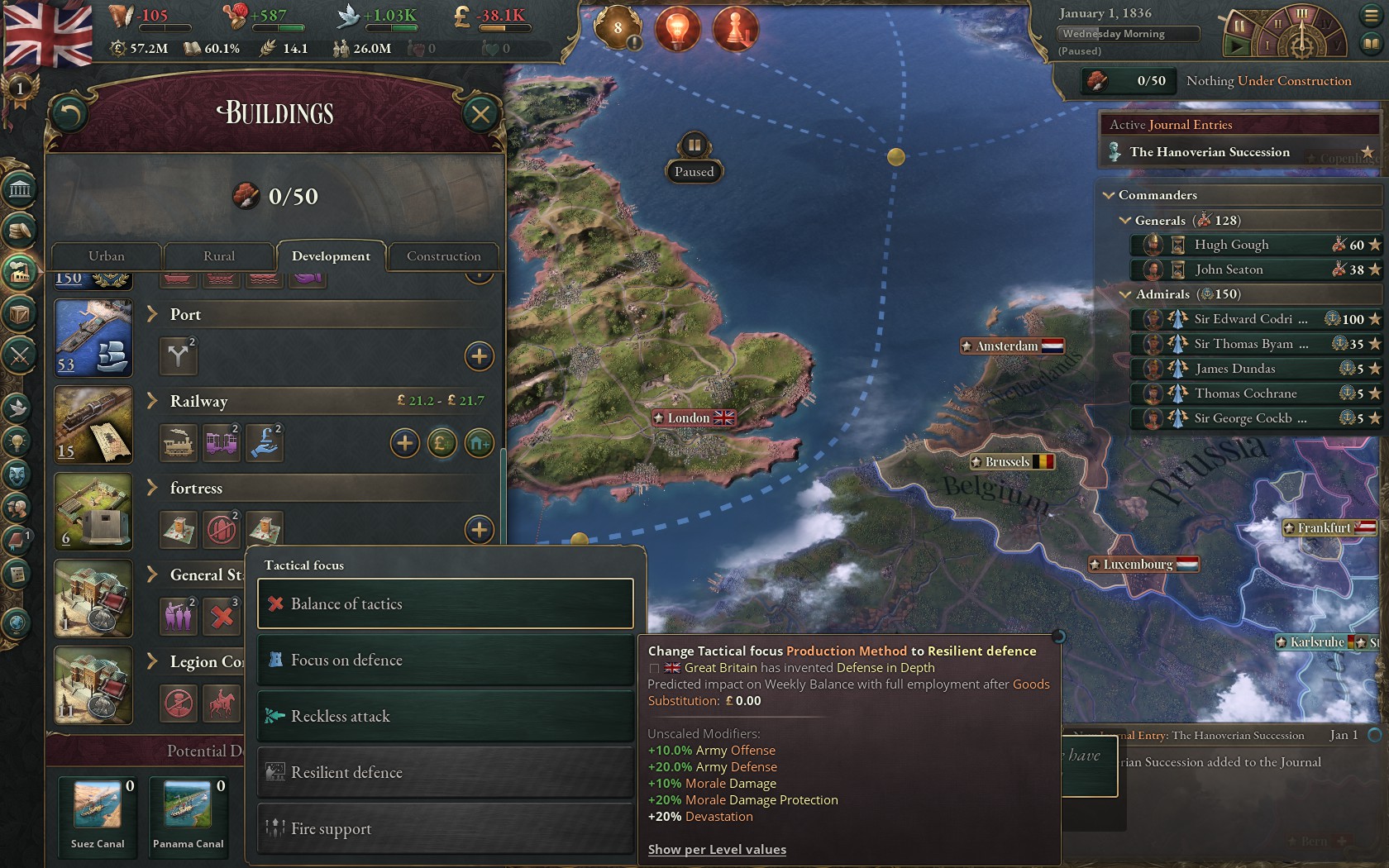
Task: Open the Rural buildings tab
Action: pos(219,256)
